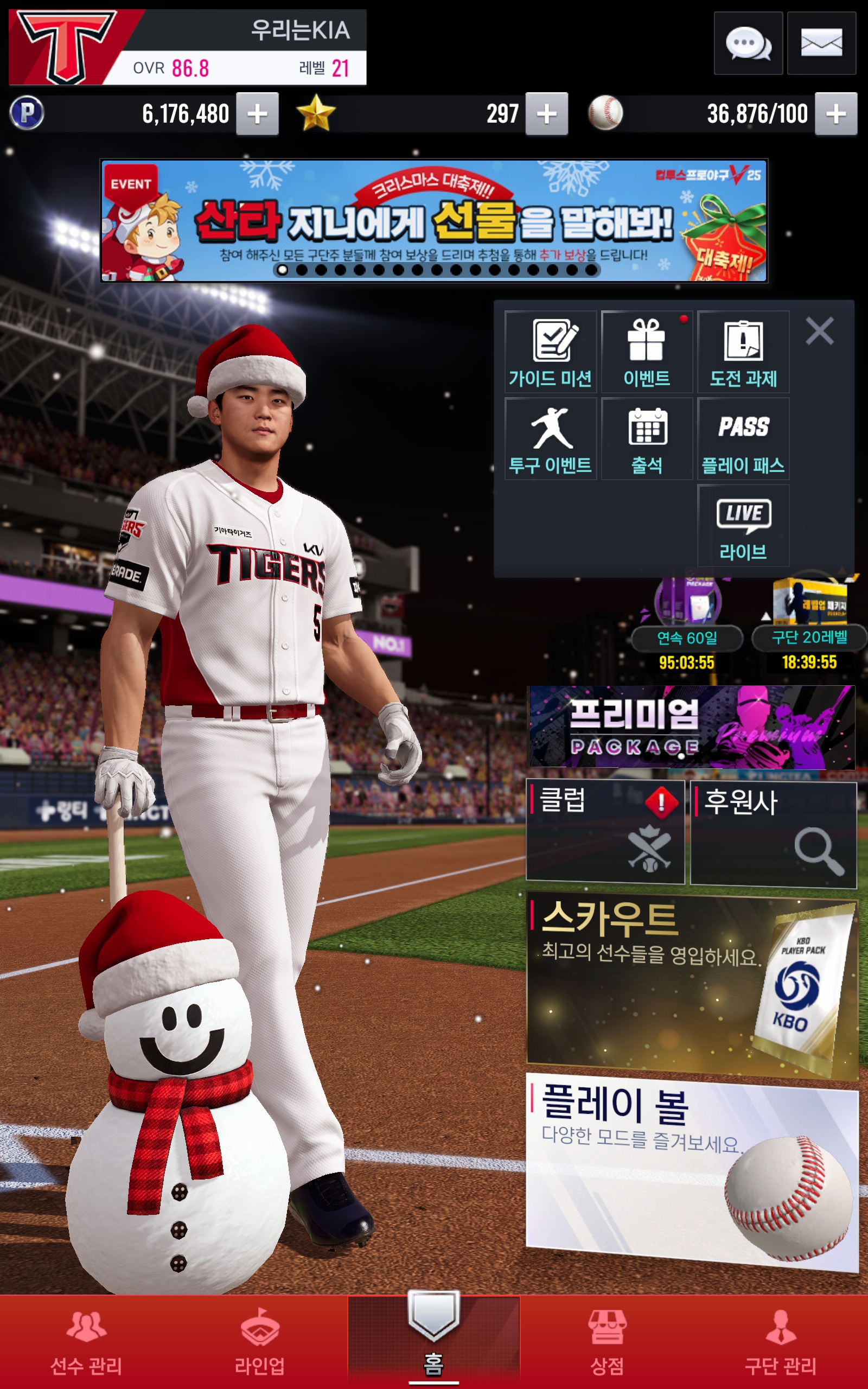
Task: Open 투구 이벤트 pitching event
Action: 551,439
